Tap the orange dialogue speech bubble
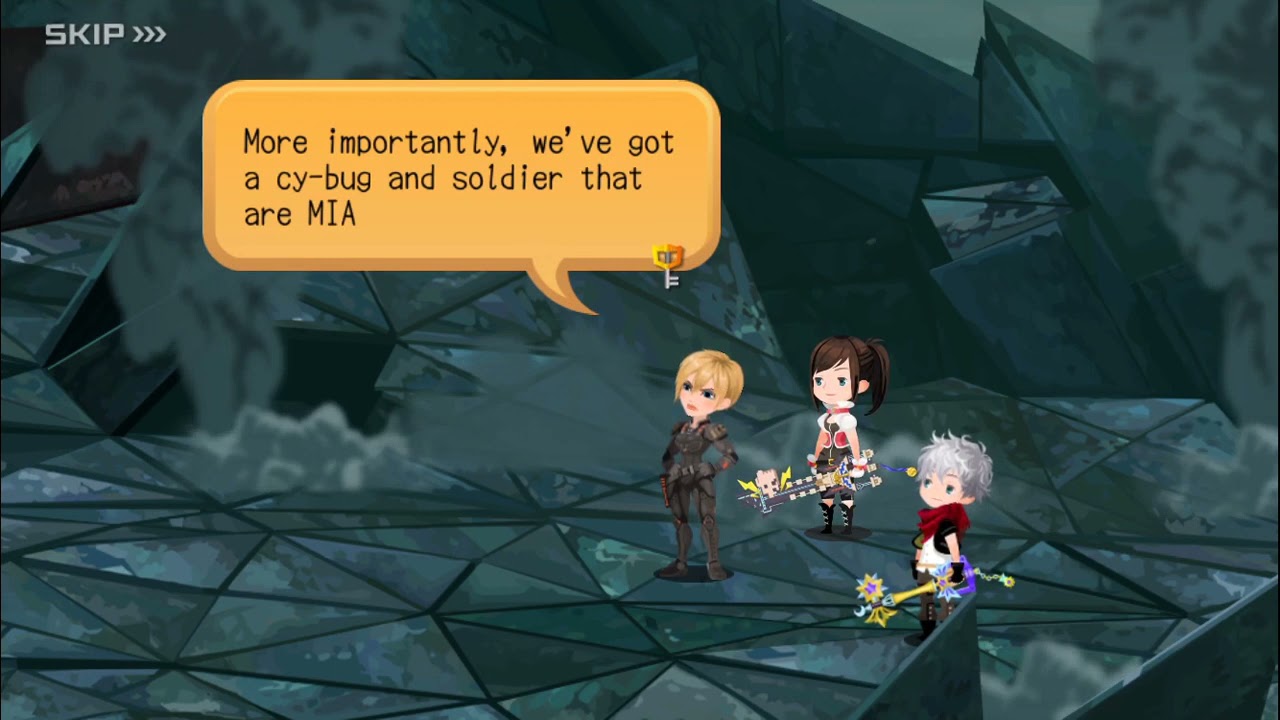This screenshot has width=1280, height=720. tap(460, 176)
